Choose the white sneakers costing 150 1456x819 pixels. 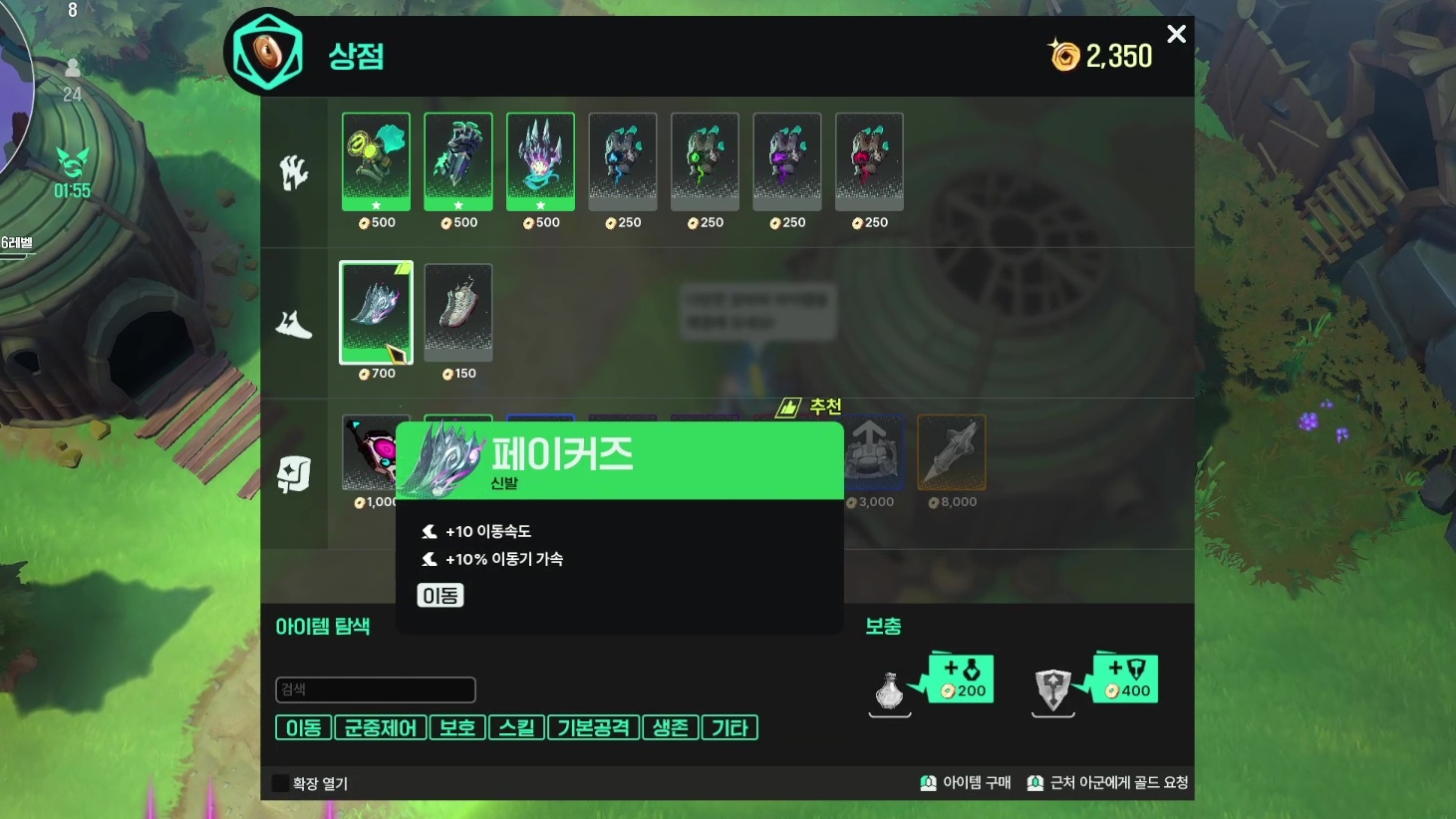tap(458, 313)
